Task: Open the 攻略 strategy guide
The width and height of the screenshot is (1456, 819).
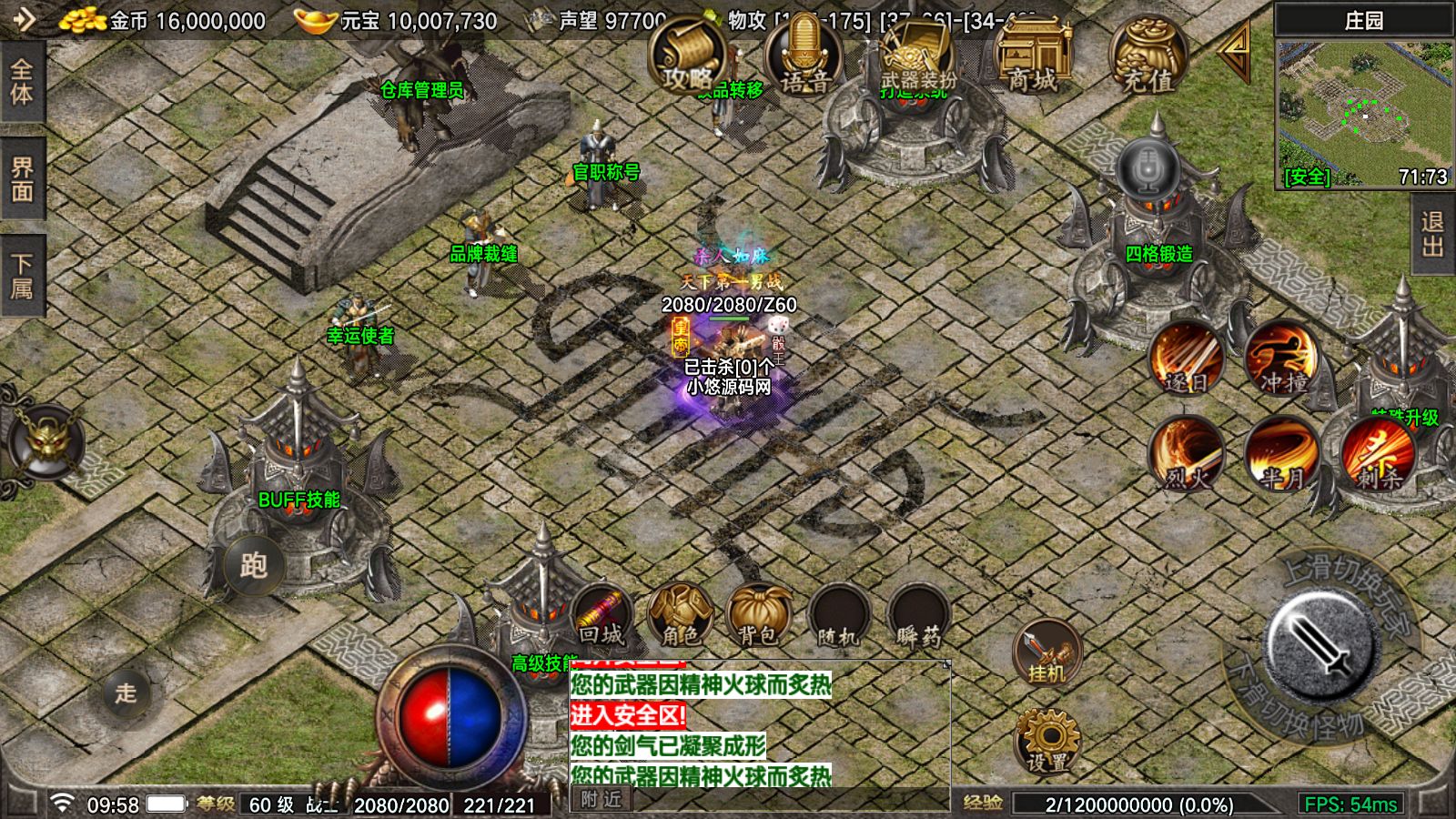Action: [x=686, y=56]
